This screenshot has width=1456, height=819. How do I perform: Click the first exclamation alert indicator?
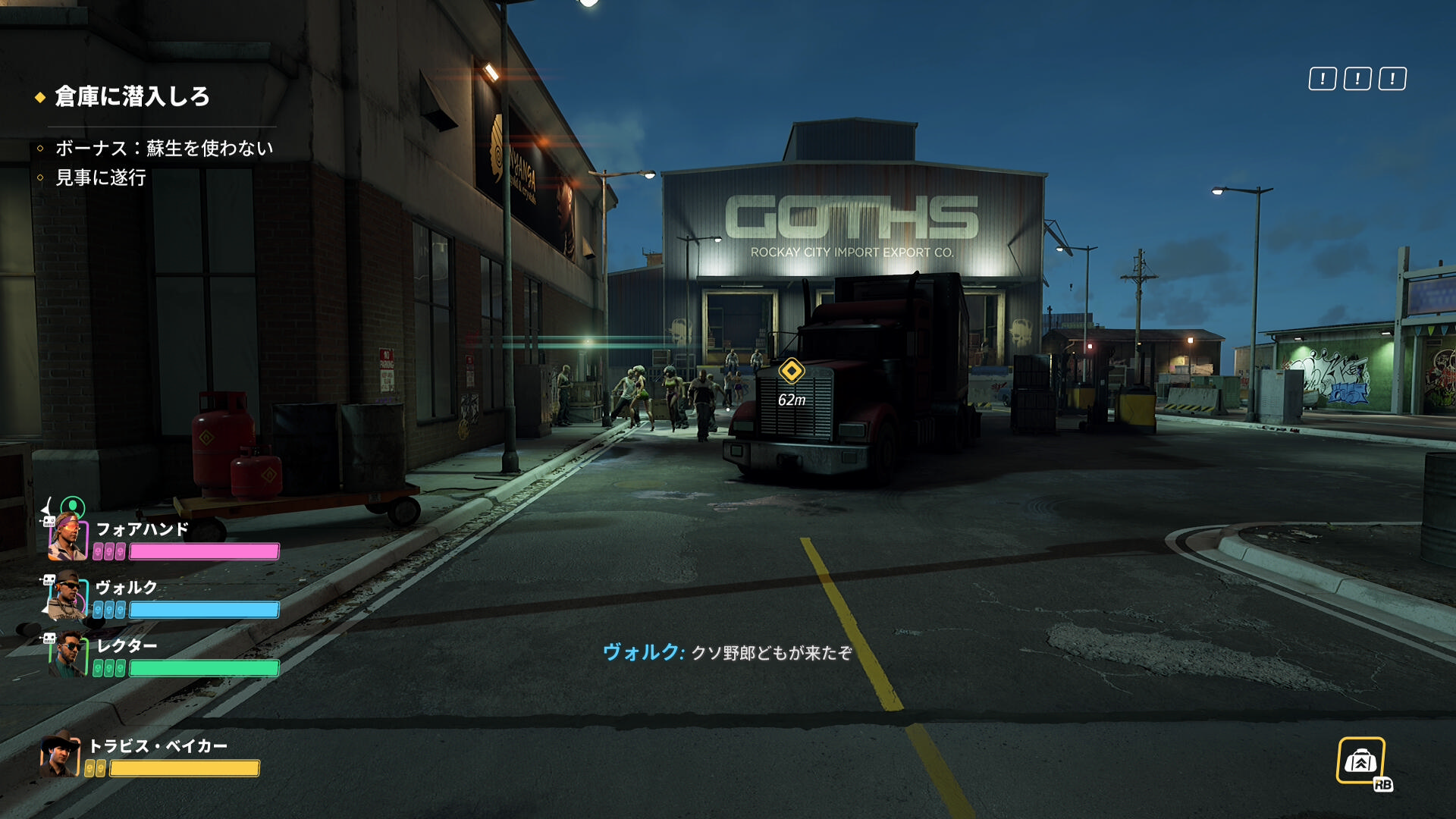[1322, 79]
